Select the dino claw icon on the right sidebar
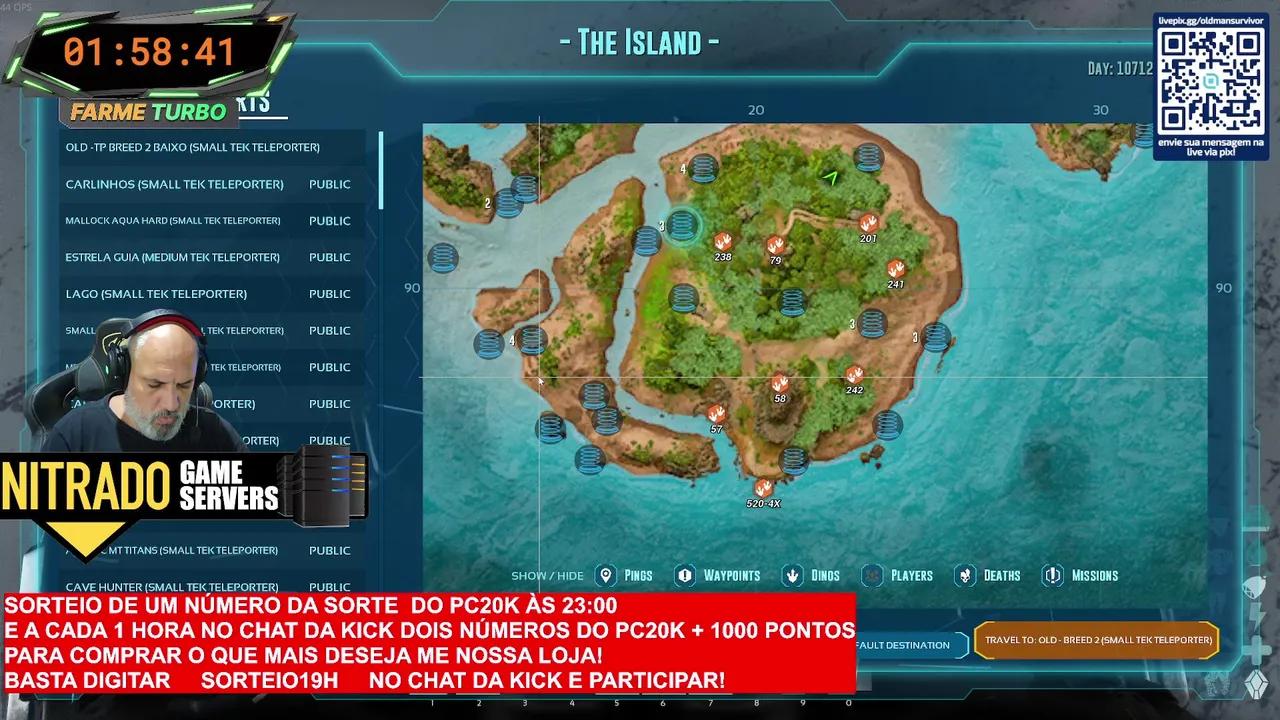The width and height of the screenshot is (1280, 720). click(1255, 585)
